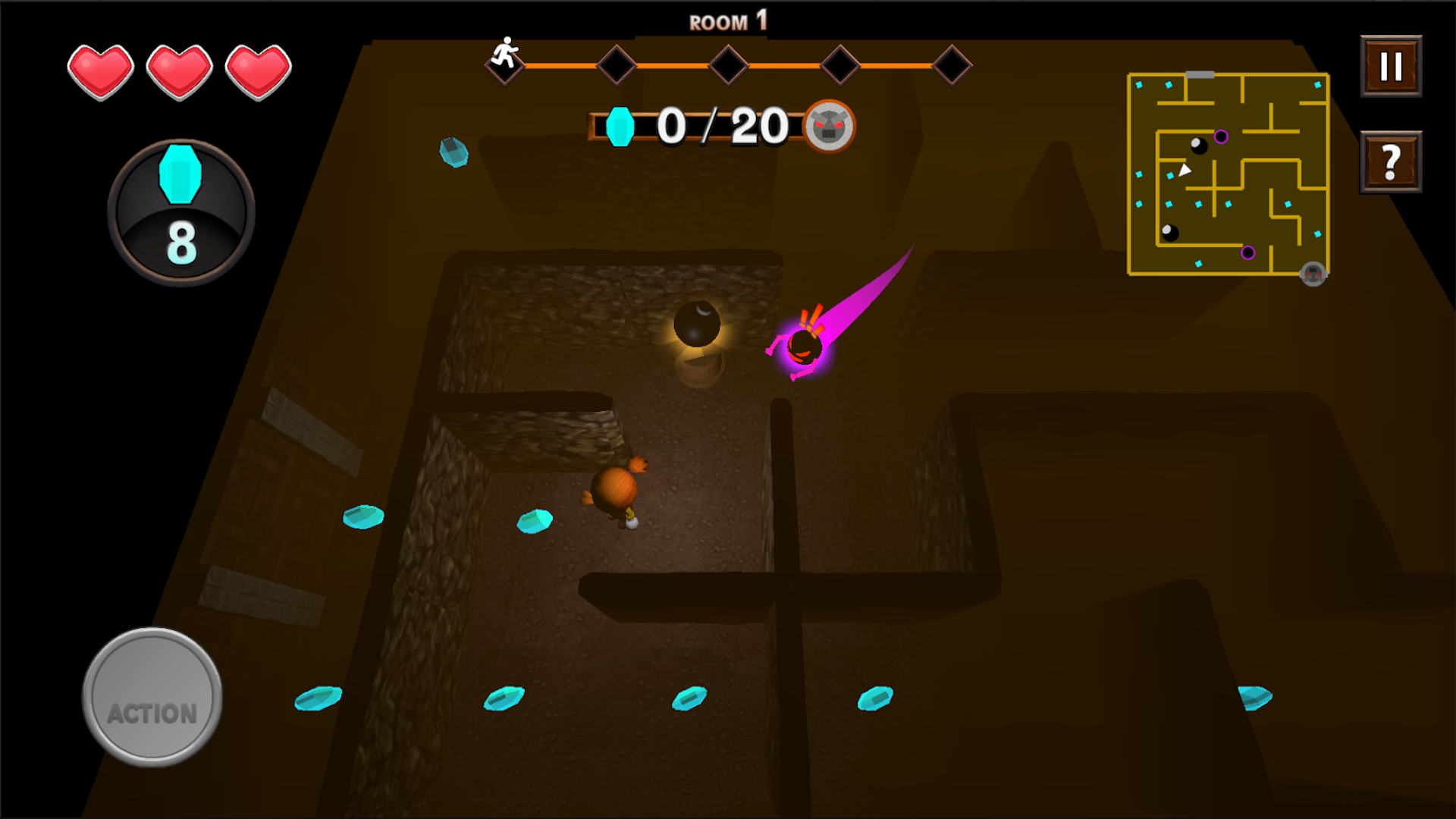Tap the round ACTION button

point(152,697)
